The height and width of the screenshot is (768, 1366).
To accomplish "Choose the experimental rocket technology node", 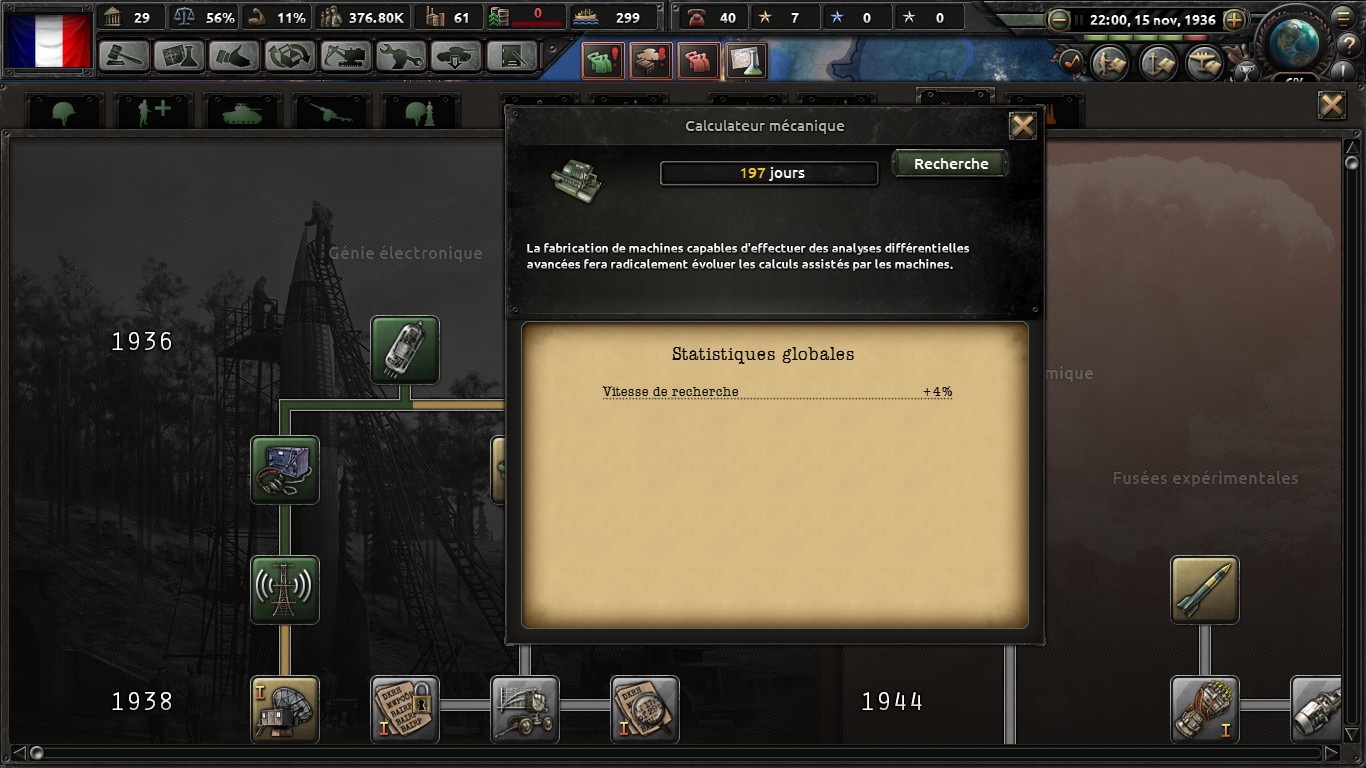I will pos(1205,590).
